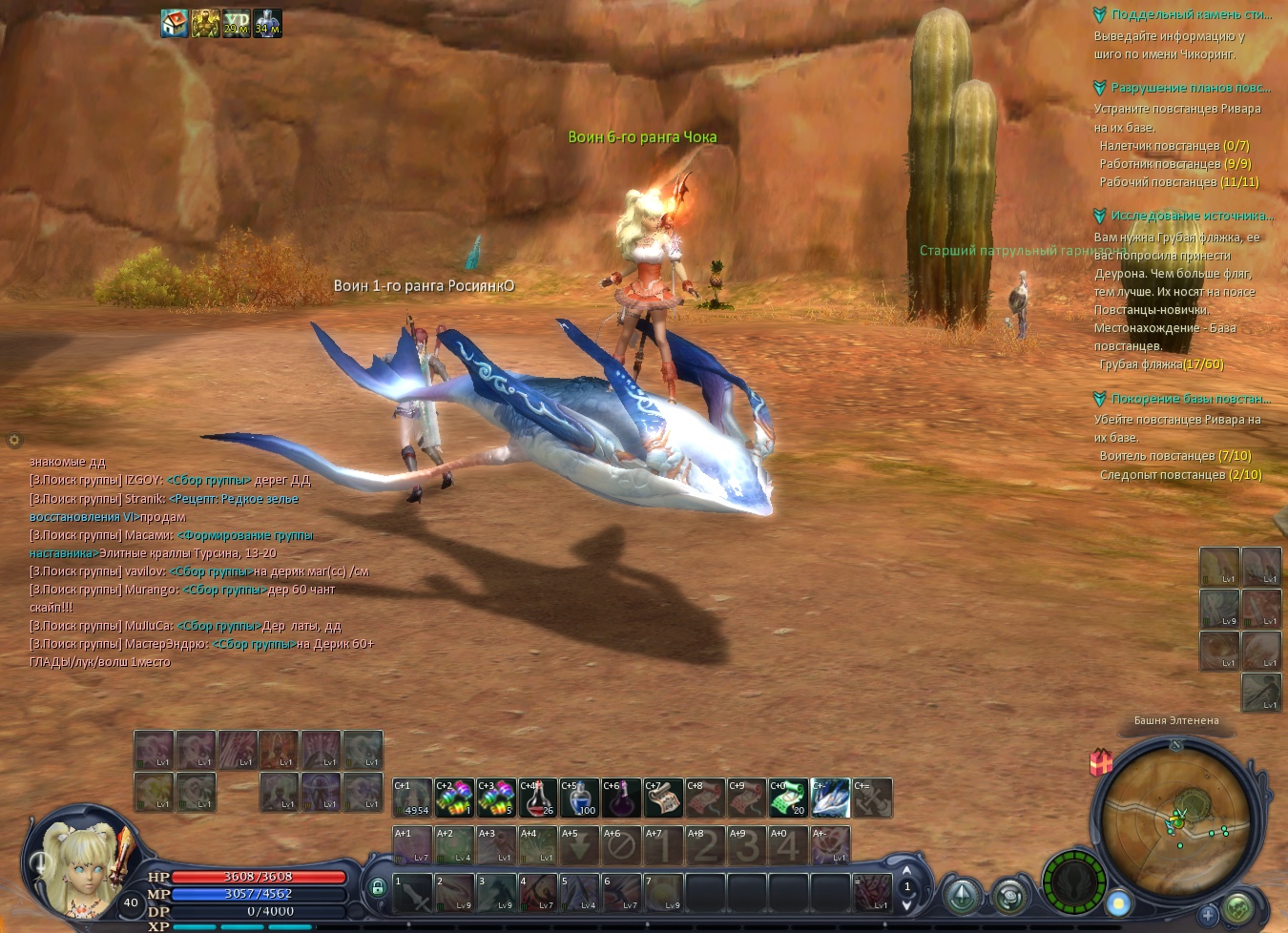
Task: Activate the green scroll in slot C+0
Action: [x=789, y=798]
